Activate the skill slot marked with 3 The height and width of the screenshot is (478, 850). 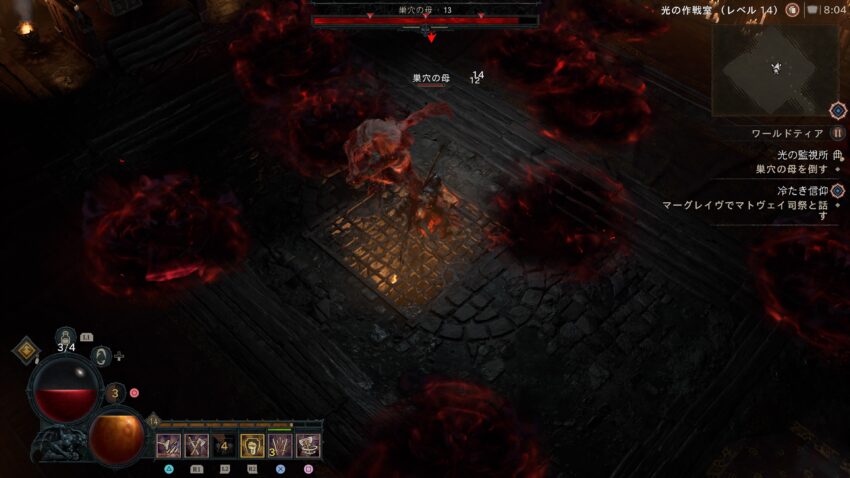coord(280,445)
